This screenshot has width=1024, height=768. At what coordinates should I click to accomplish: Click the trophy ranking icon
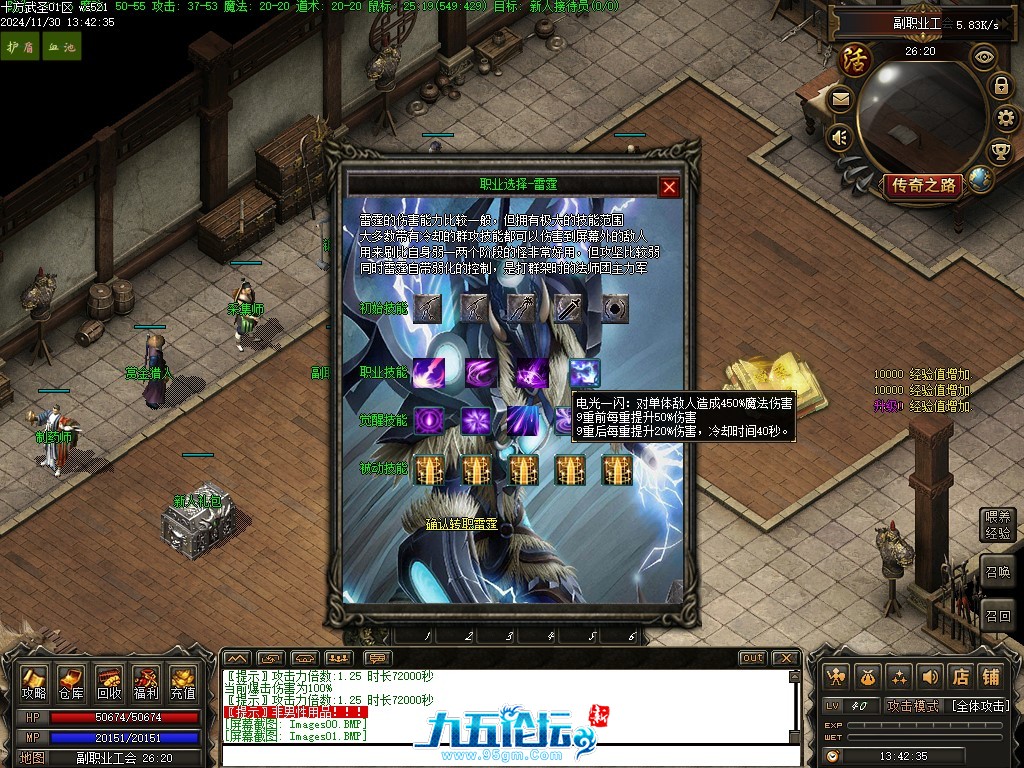(x=999, y=151)
